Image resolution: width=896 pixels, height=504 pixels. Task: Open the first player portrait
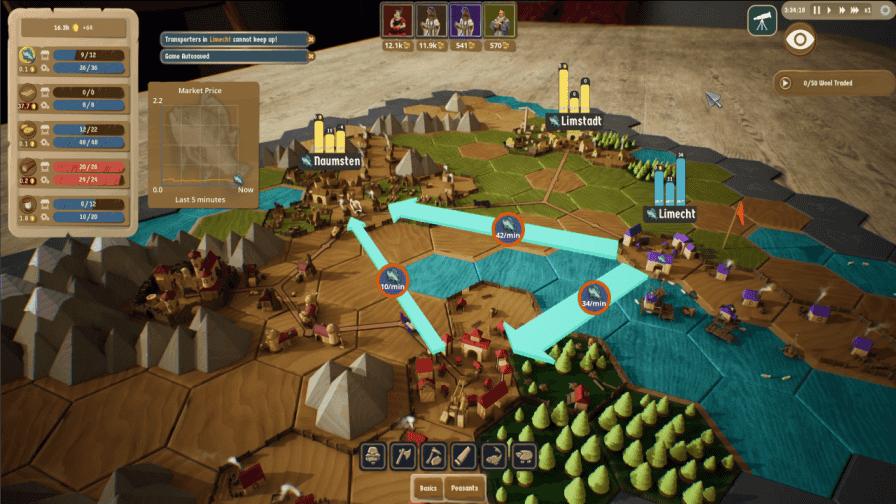coord(393,20)
